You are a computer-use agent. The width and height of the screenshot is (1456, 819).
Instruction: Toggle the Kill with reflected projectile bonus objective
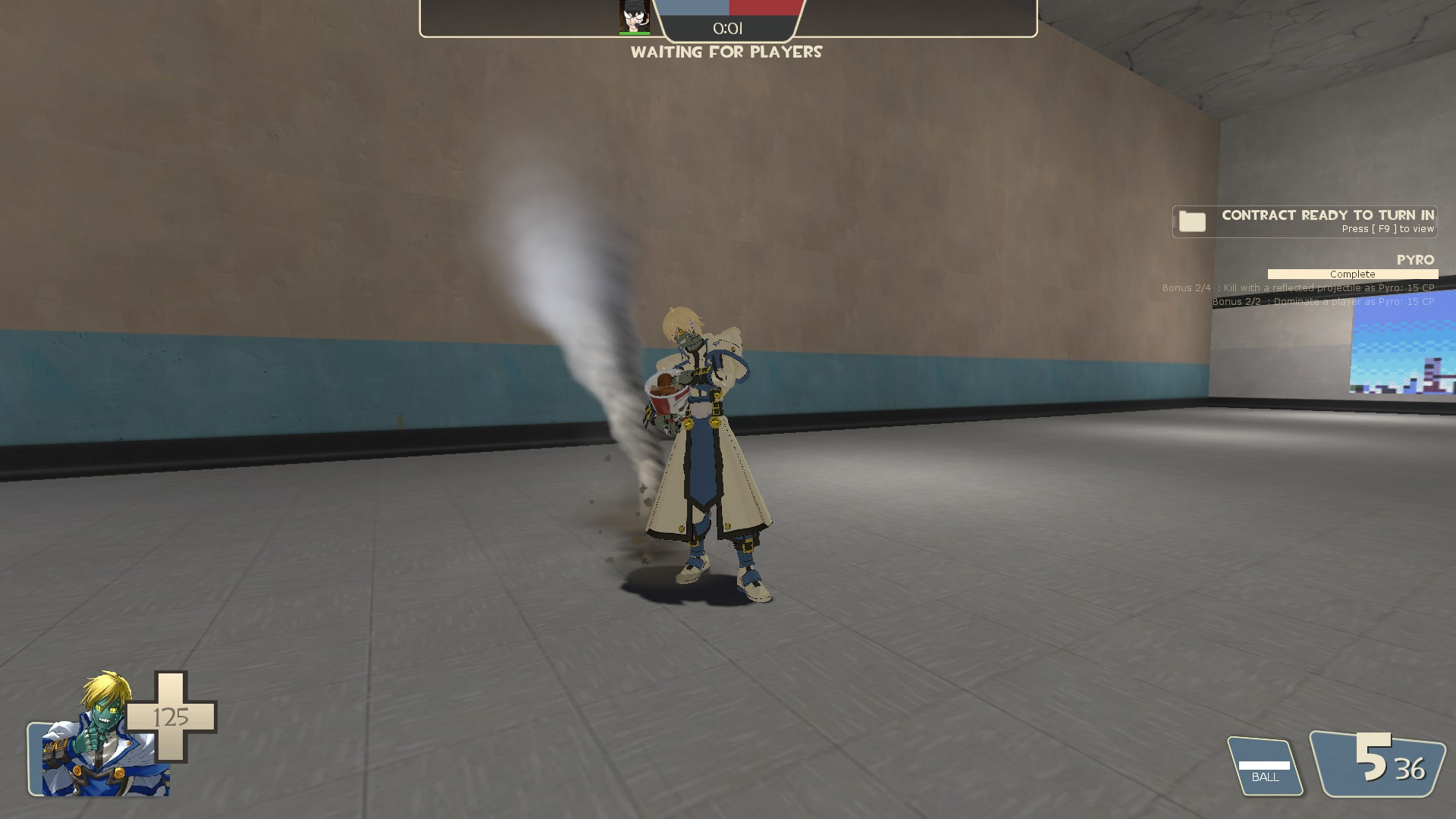point(1298,288)
